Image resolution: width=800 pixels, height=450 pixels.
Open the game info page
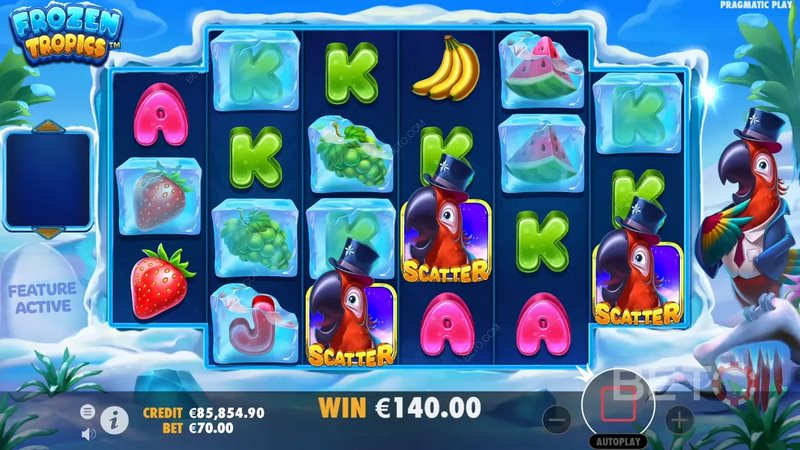[114, 421]
